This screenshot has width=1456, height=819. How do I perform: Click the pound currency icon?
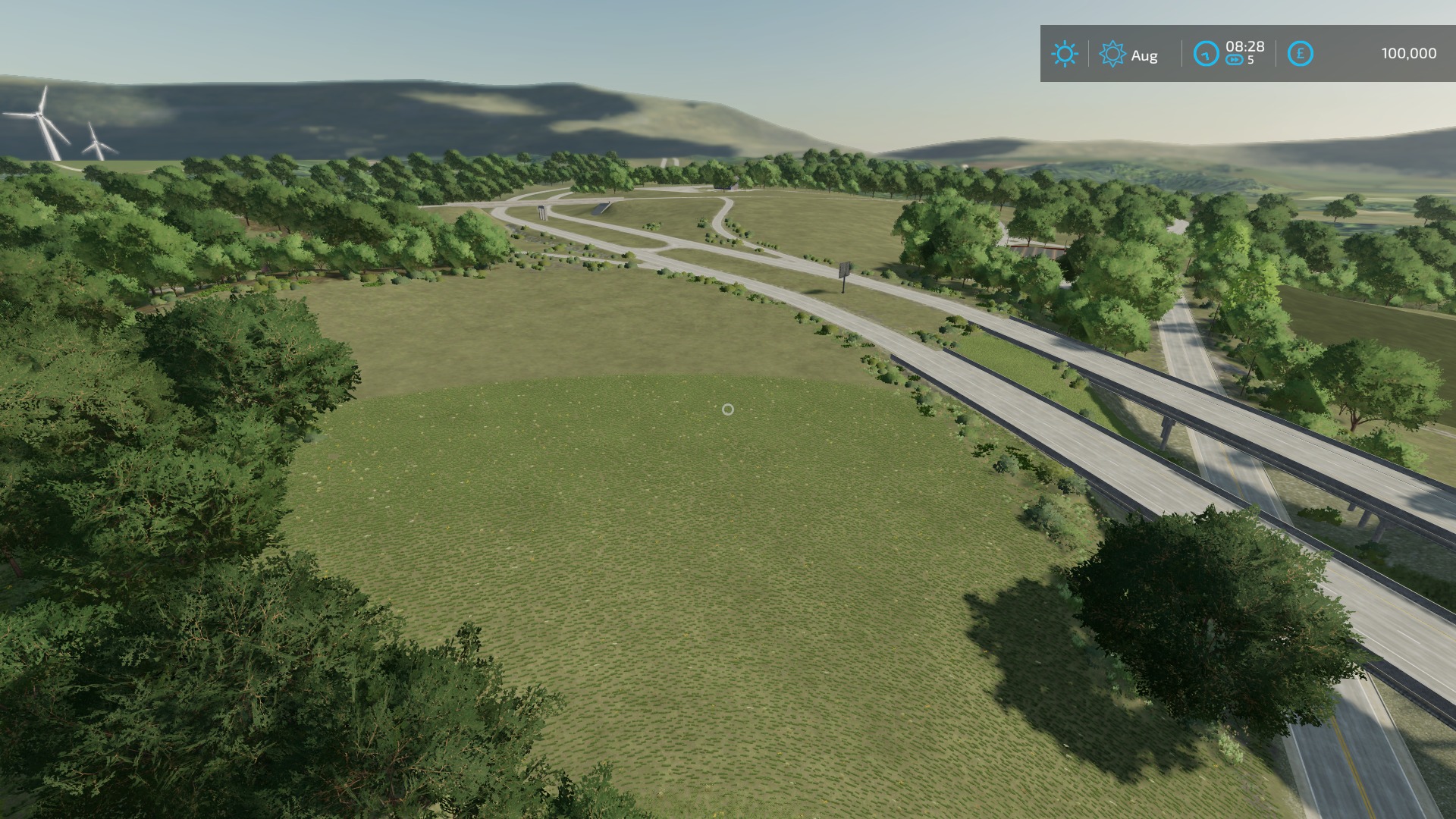point(1300,54)
